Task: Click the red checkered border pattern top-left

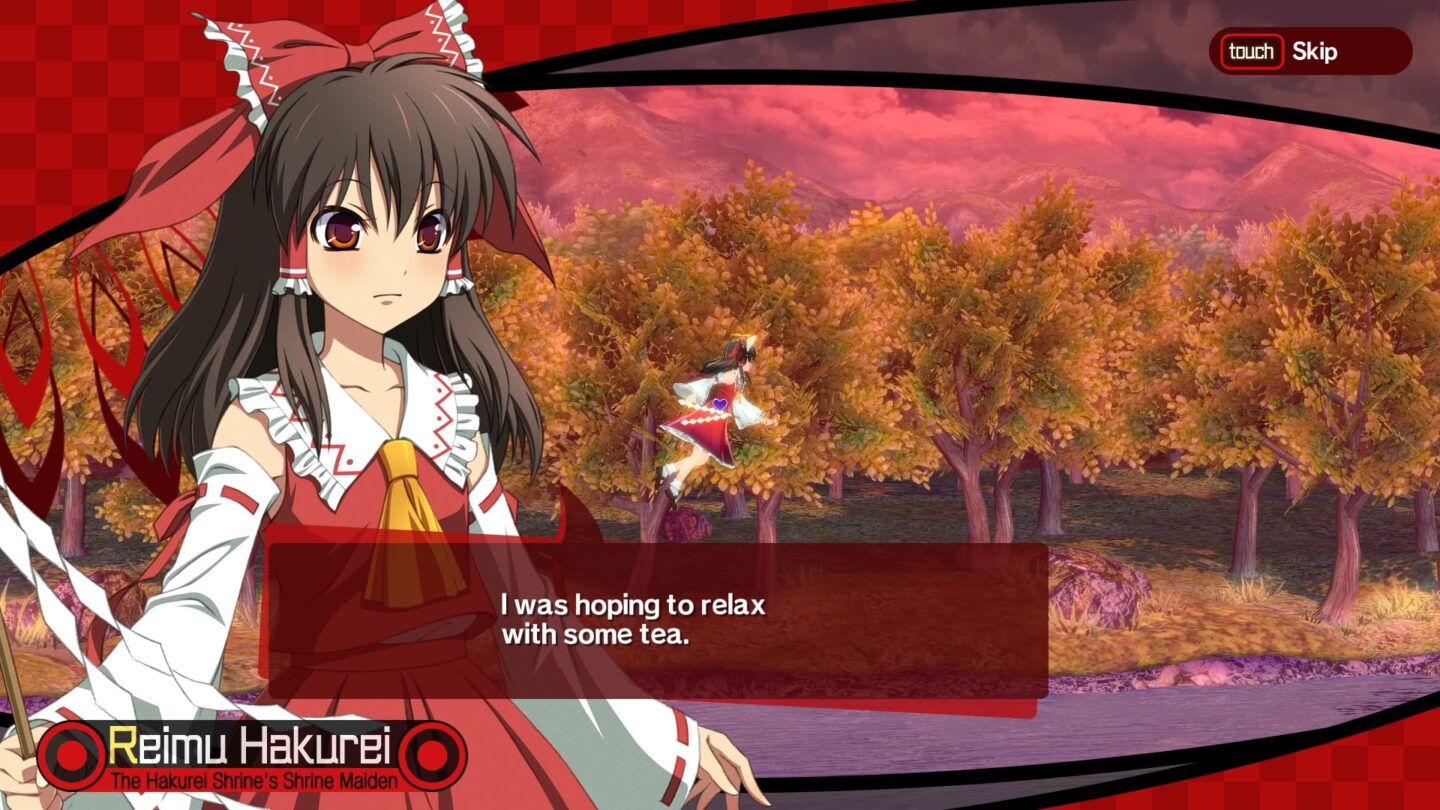Action: point(60,60)
